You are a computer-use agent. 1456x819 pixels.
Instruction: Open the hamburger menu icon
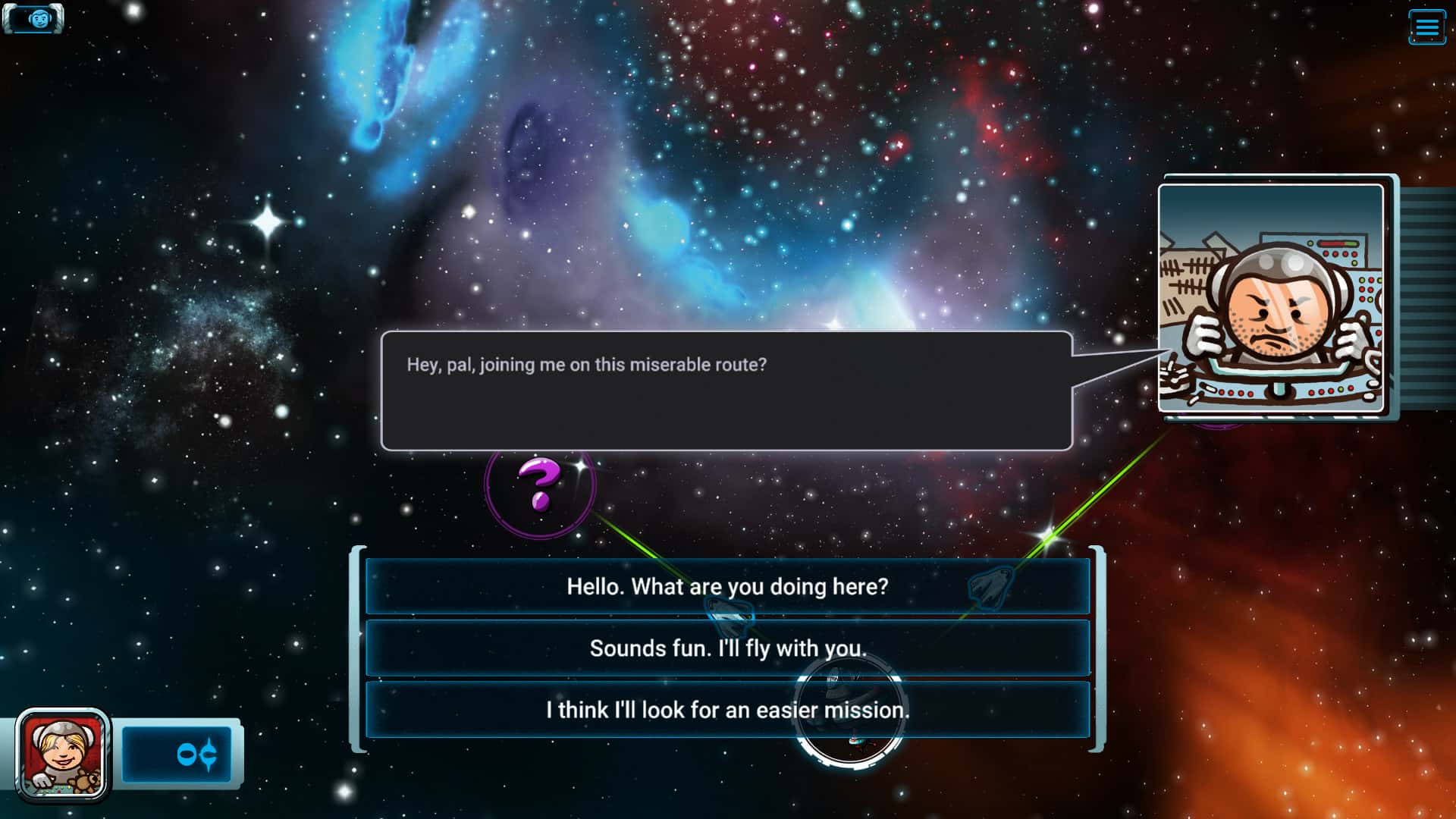pyautogui.click(x=1426, y=27)
